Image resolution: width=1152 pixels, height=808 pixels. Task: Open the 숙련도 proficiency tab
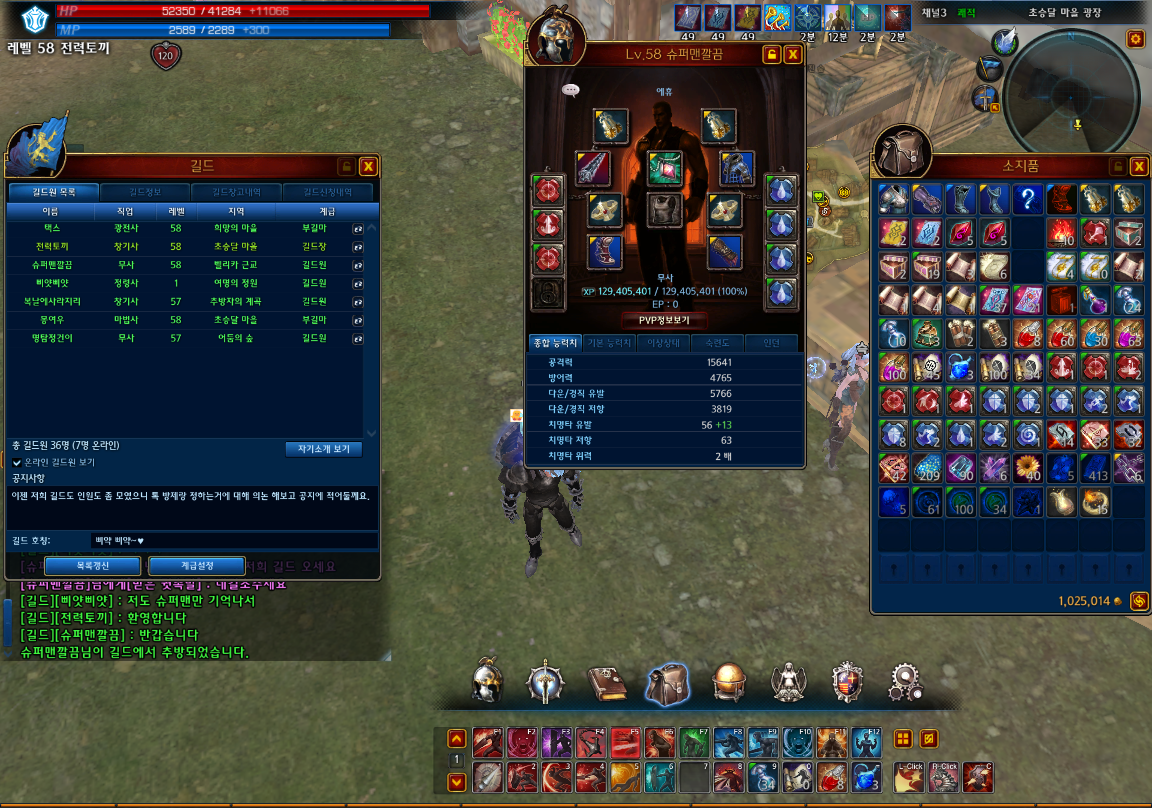[x=719, y=343]
